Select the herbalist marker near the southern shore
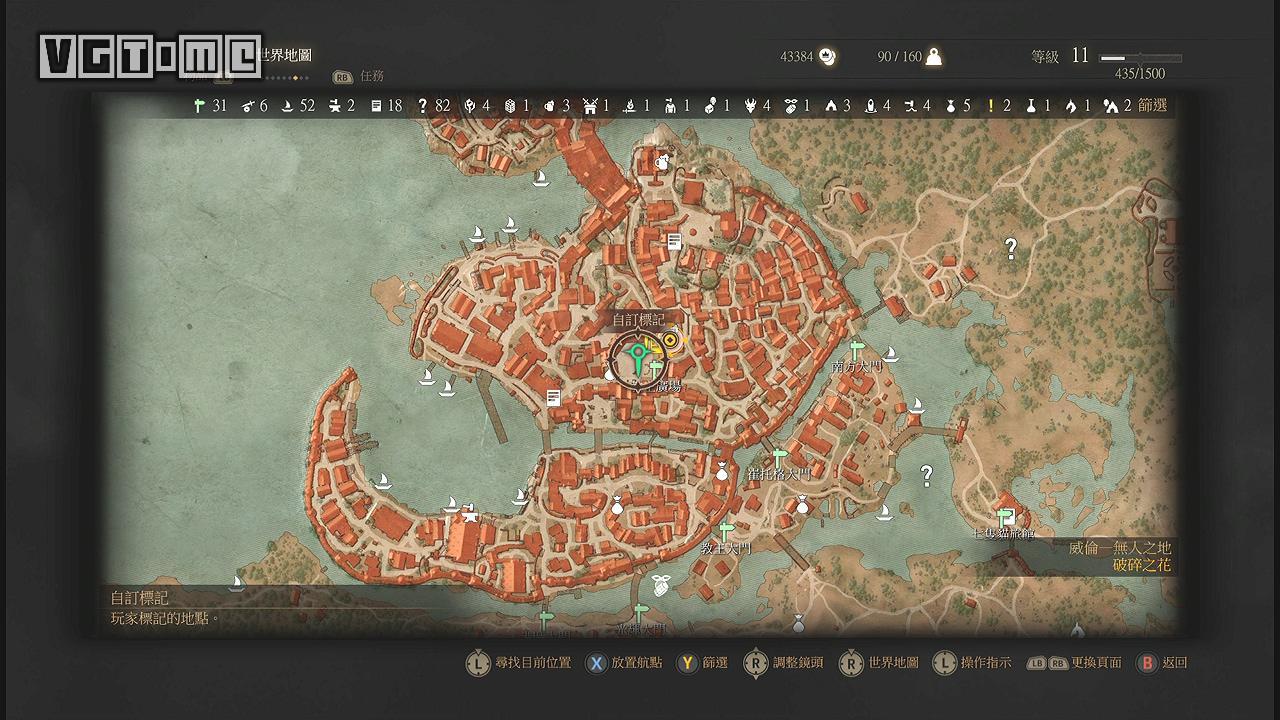Screen dimensions: 1280x720 660,582
